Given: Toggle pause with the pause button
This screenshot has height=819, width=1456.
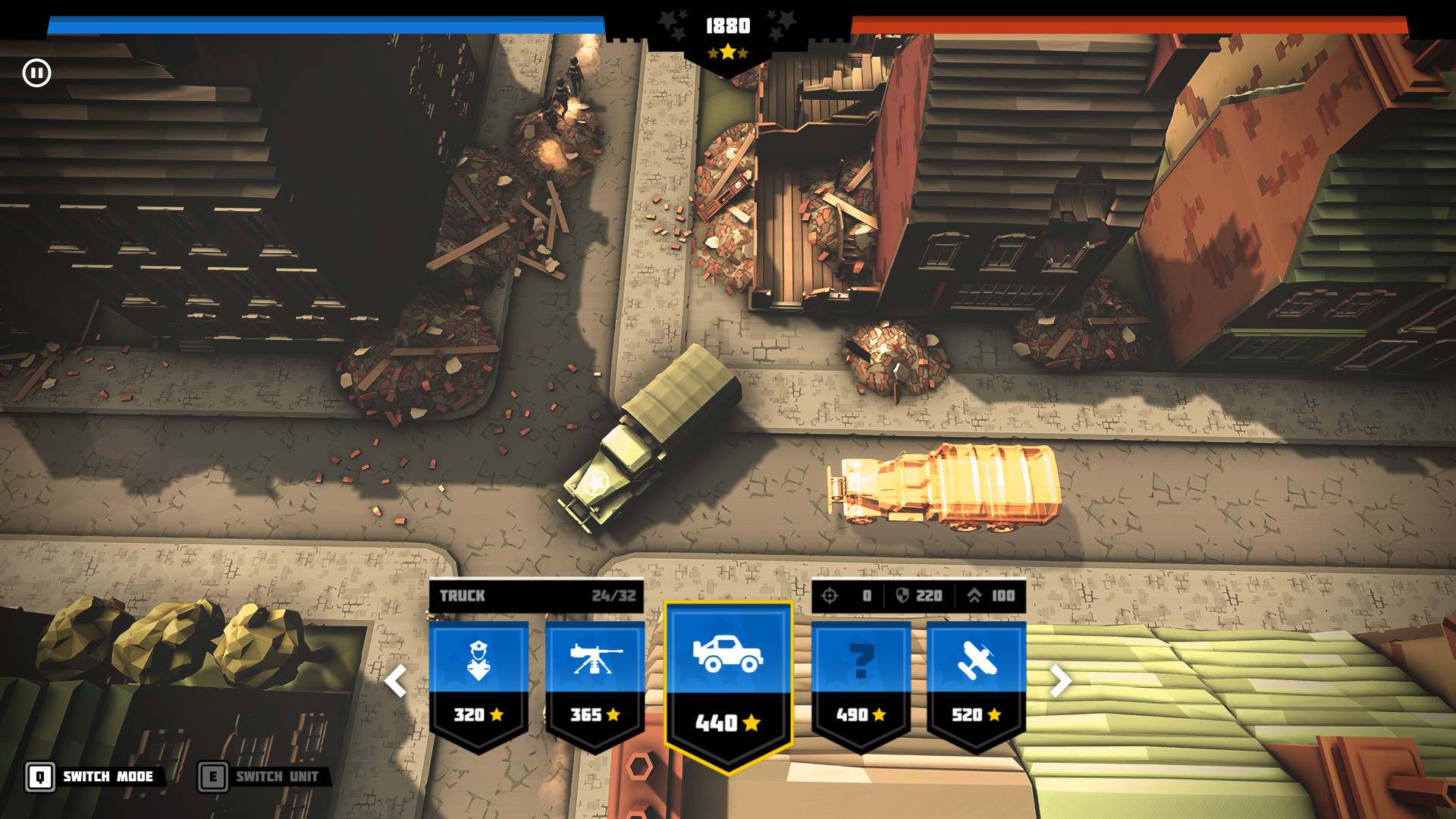Looking at the screenshot, I should click(36, 71).
